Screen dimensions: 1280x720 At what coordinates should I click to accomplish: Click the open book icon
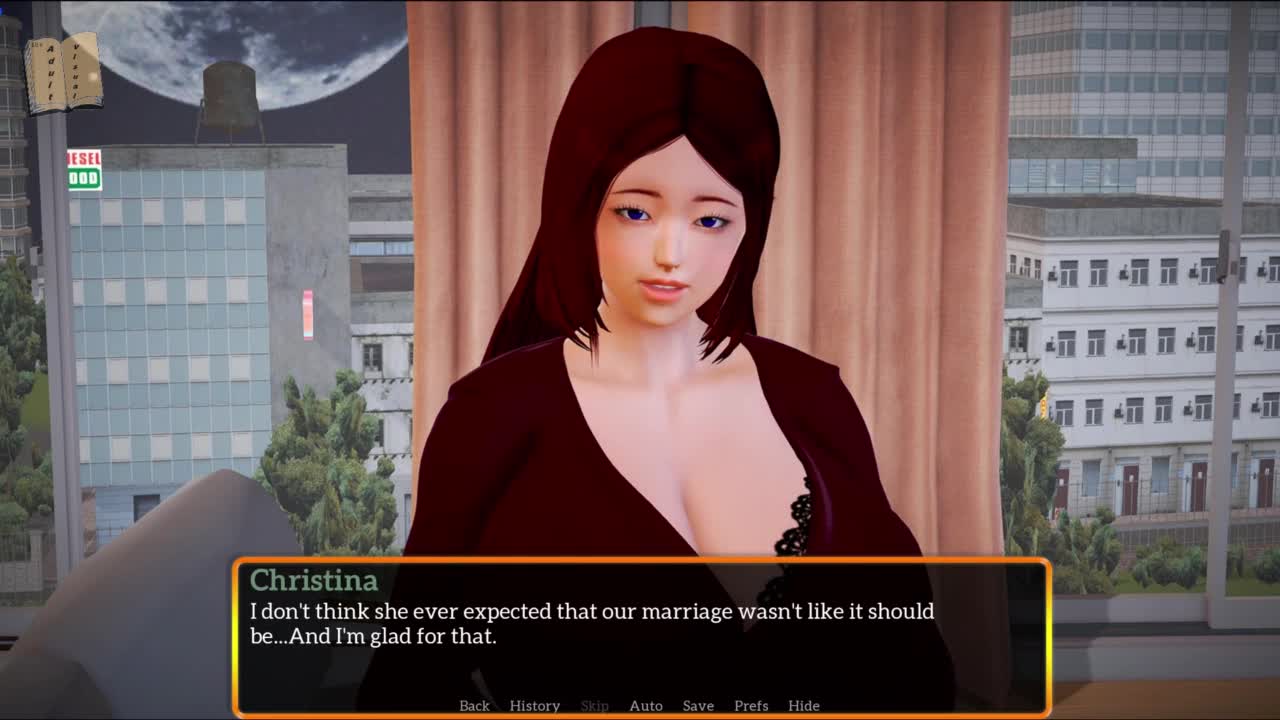click(x=64, y=74)
